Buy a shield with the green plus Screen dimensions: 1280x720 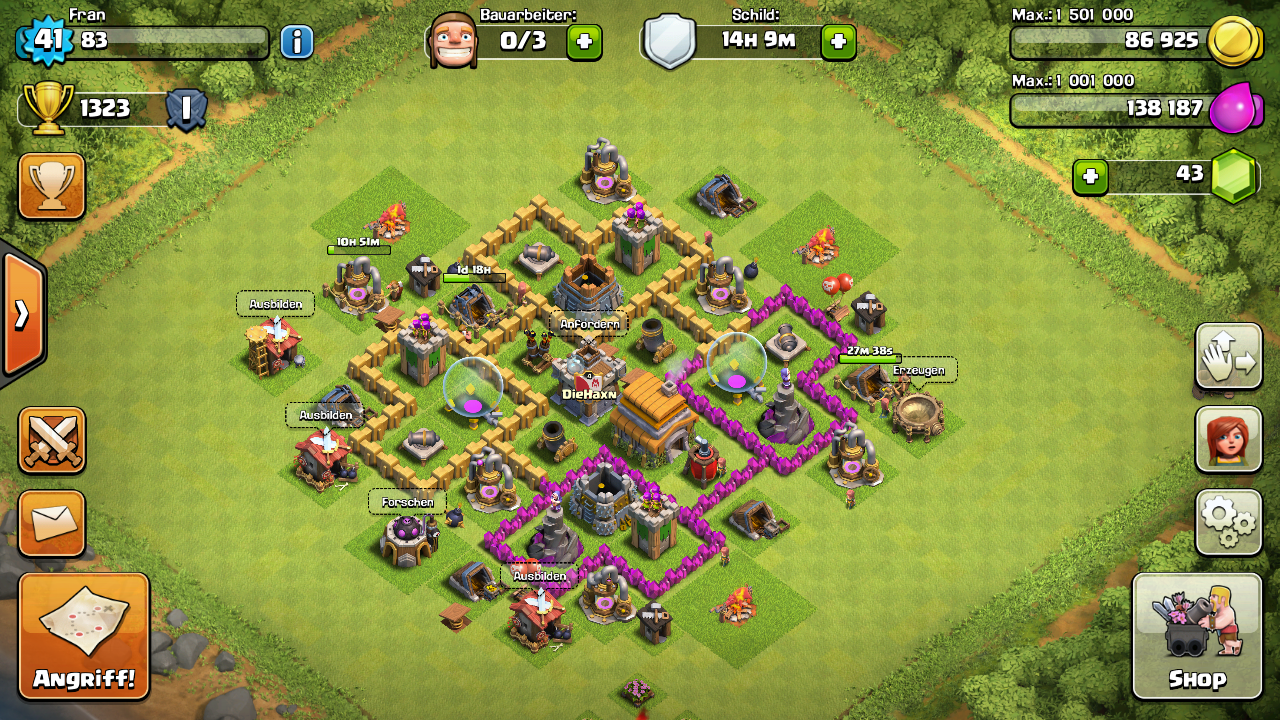point(838,42)
